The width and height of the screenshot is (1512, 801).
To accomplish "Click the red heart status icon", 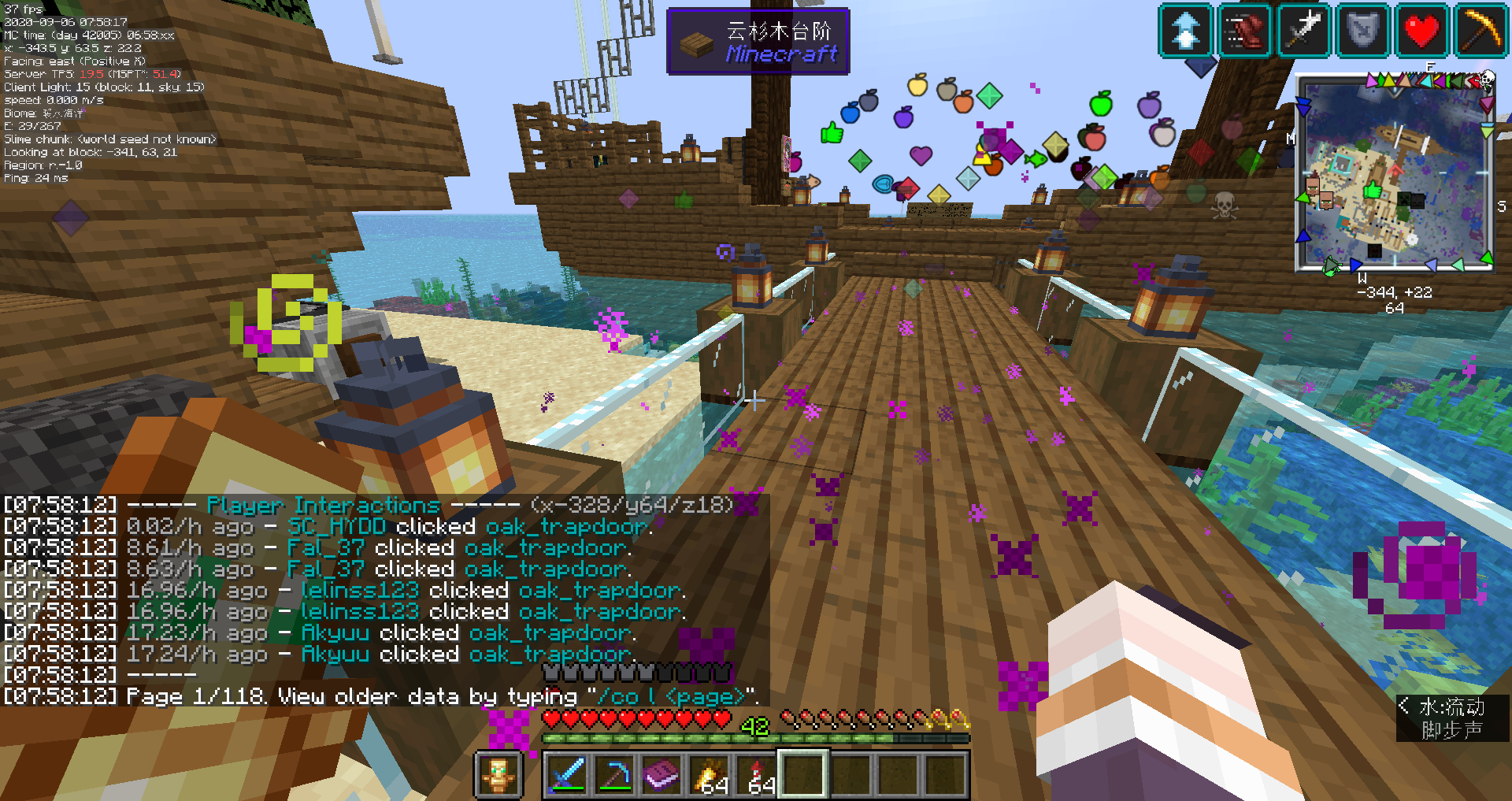I will [1421, 32].
